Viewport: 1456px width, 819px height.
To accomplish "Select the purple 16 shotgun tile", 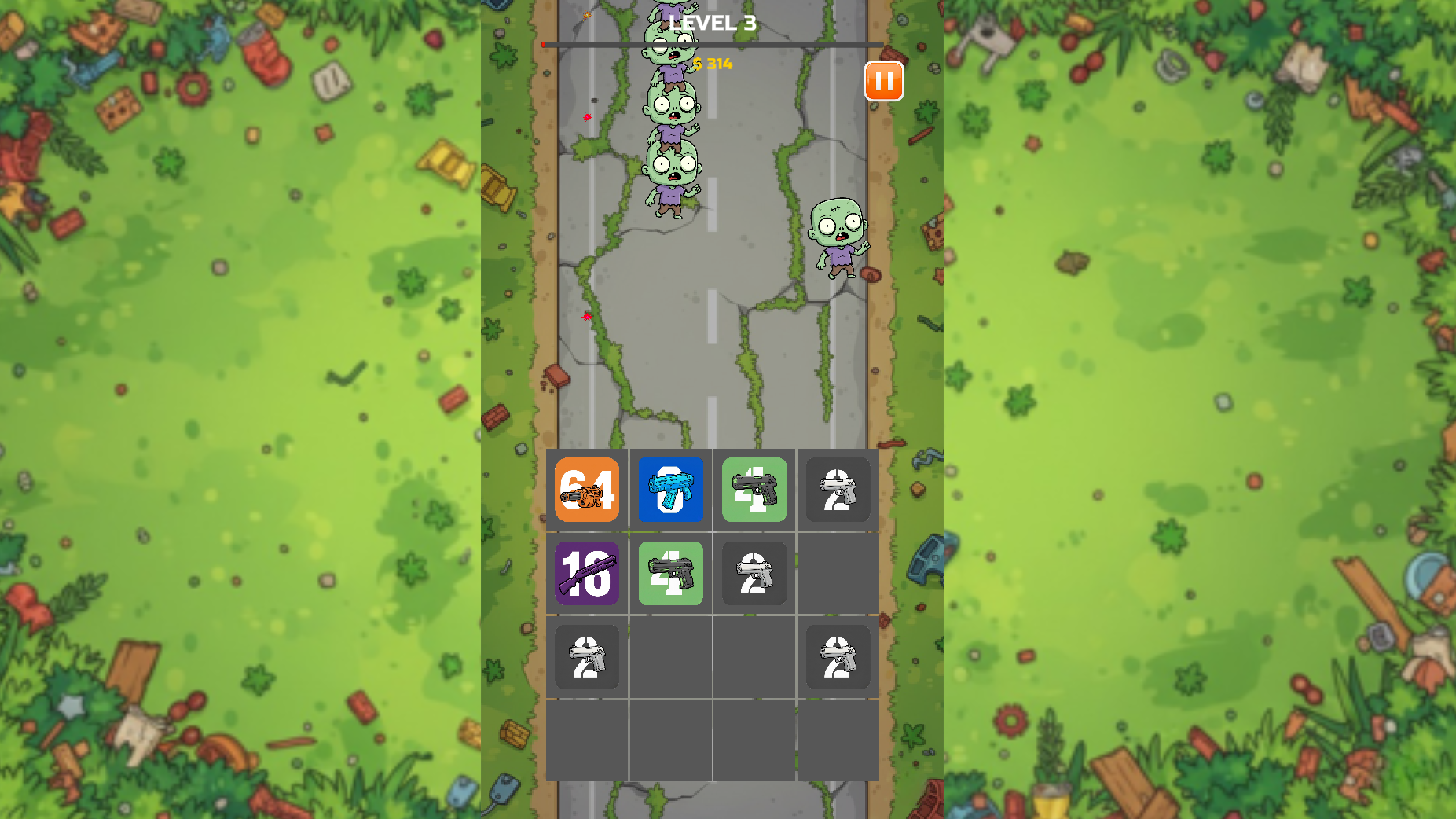I will coord(586,574).
